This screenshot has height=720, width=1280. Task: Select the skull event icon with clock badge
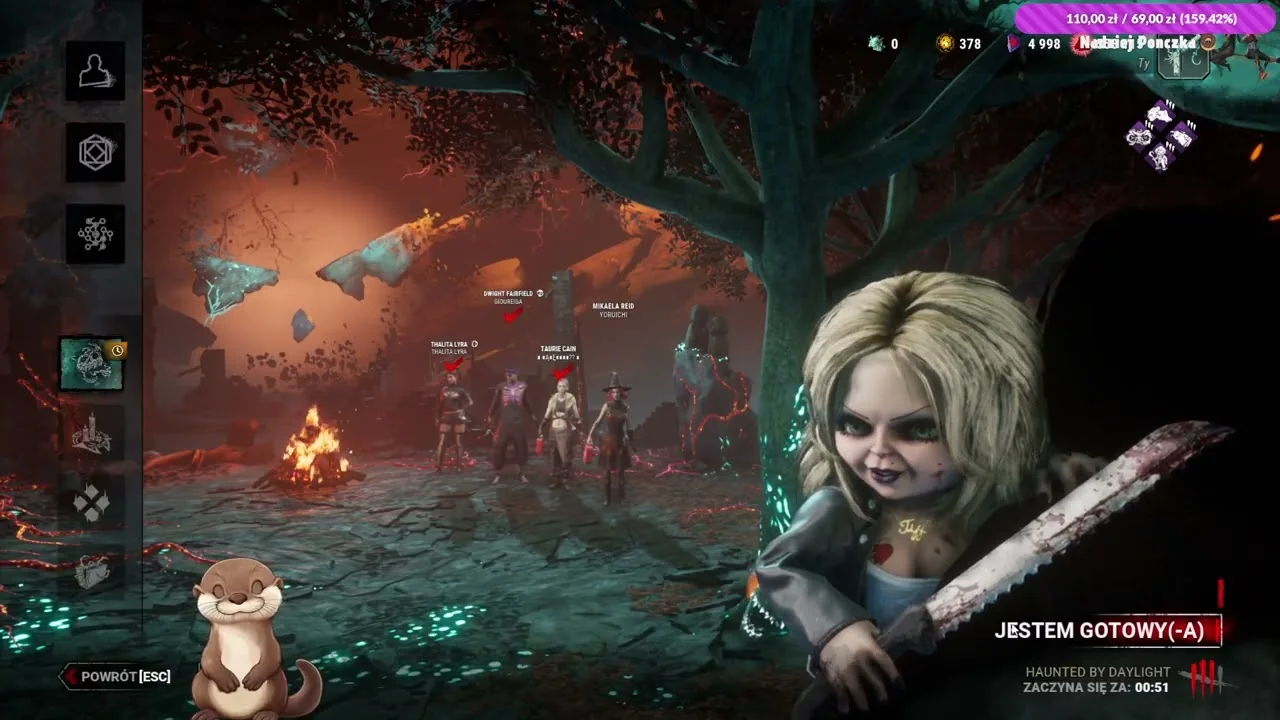92,364
